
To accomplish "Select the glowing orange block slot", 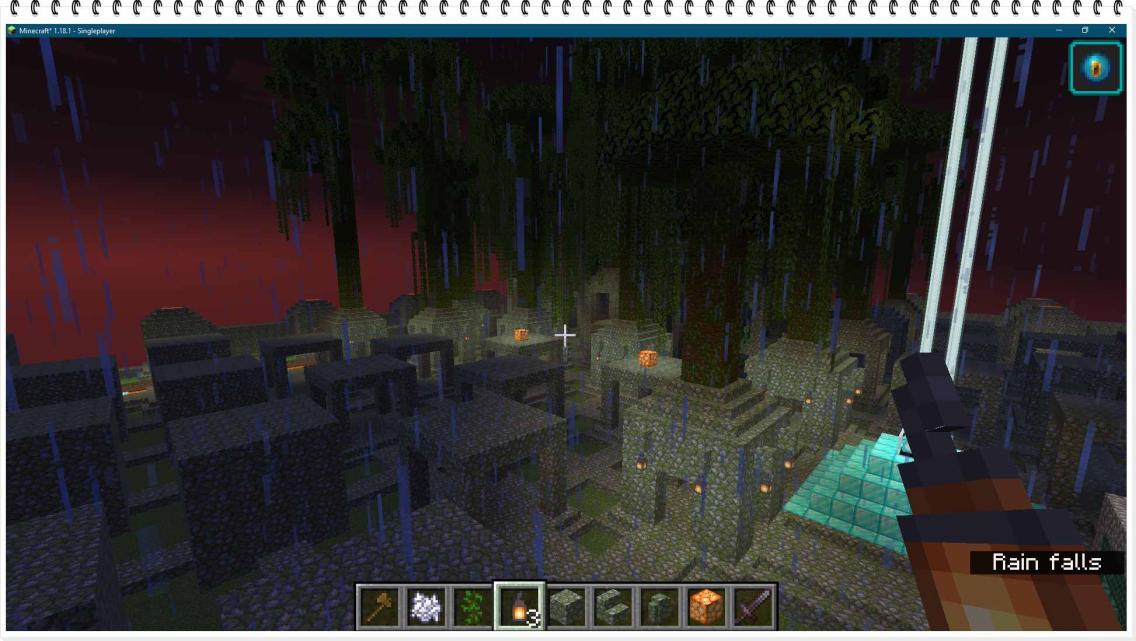I will coord(704,606).
